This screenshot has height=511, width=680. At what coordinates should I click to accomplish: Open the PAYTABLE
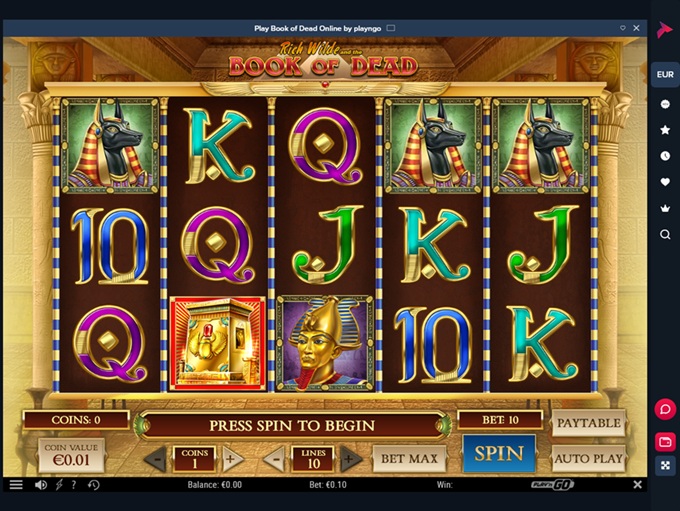[588, 423]
